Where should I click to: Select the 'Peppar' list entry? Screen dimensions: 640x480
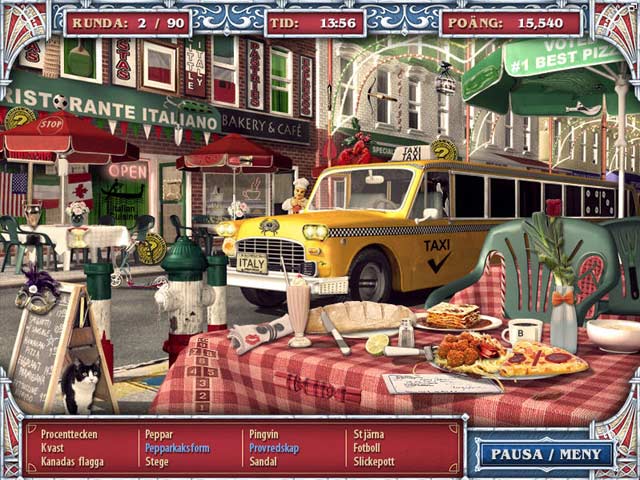coord(160,434)
